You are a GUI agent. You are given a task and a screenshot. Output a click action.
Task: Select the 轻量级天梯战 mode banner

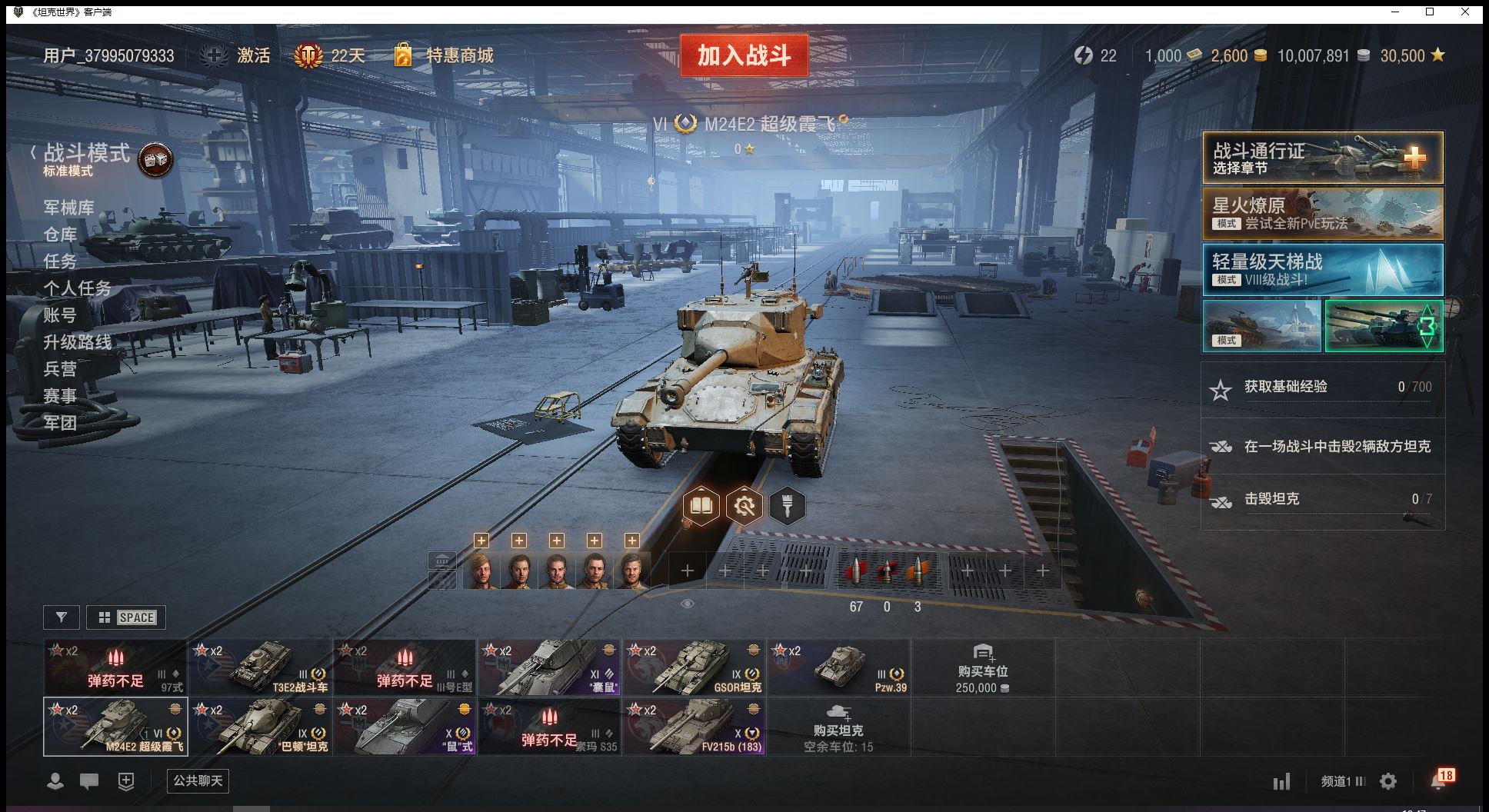tap(1322, 270)
